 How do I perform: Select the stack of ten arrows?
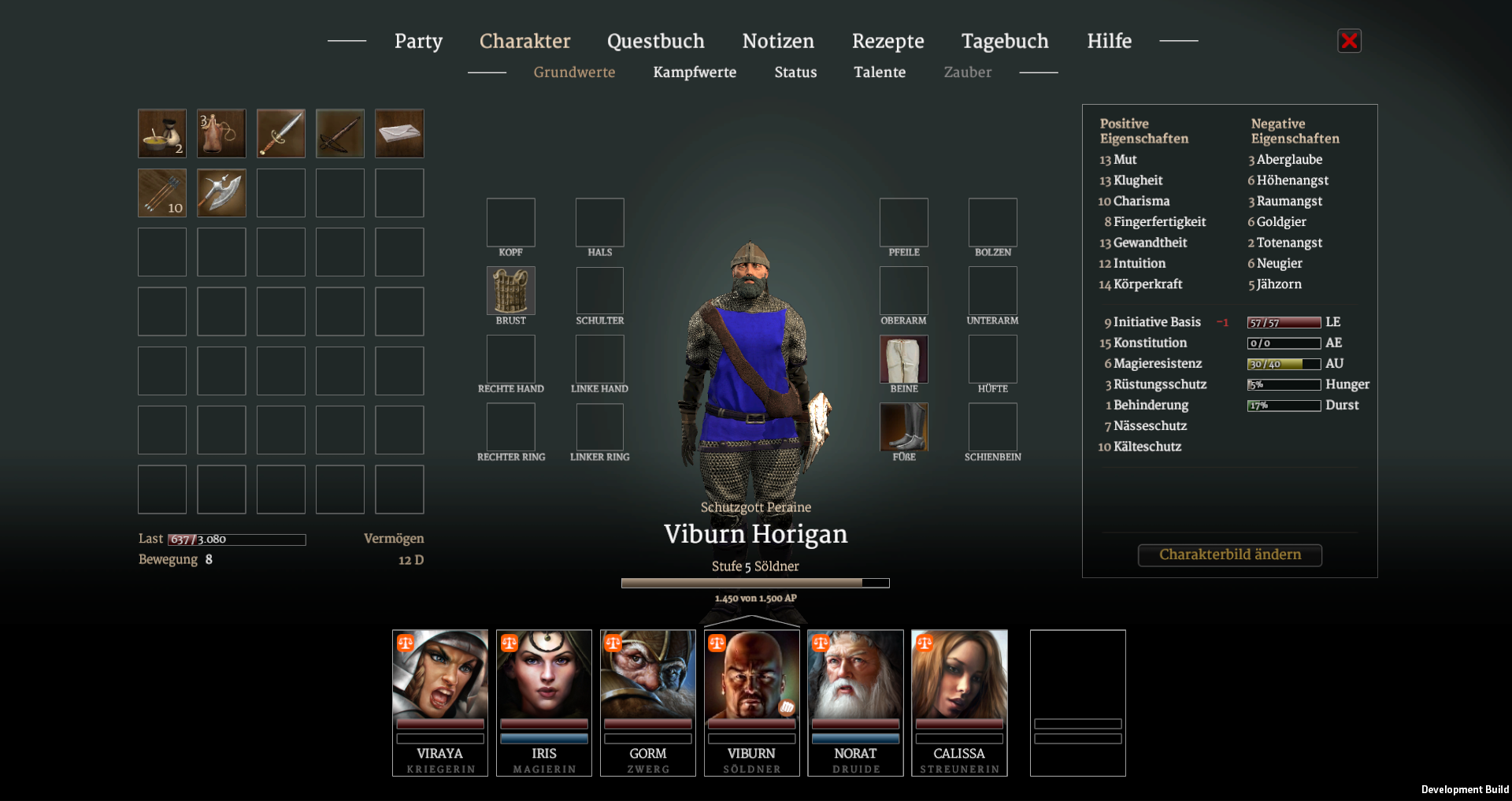162,193
